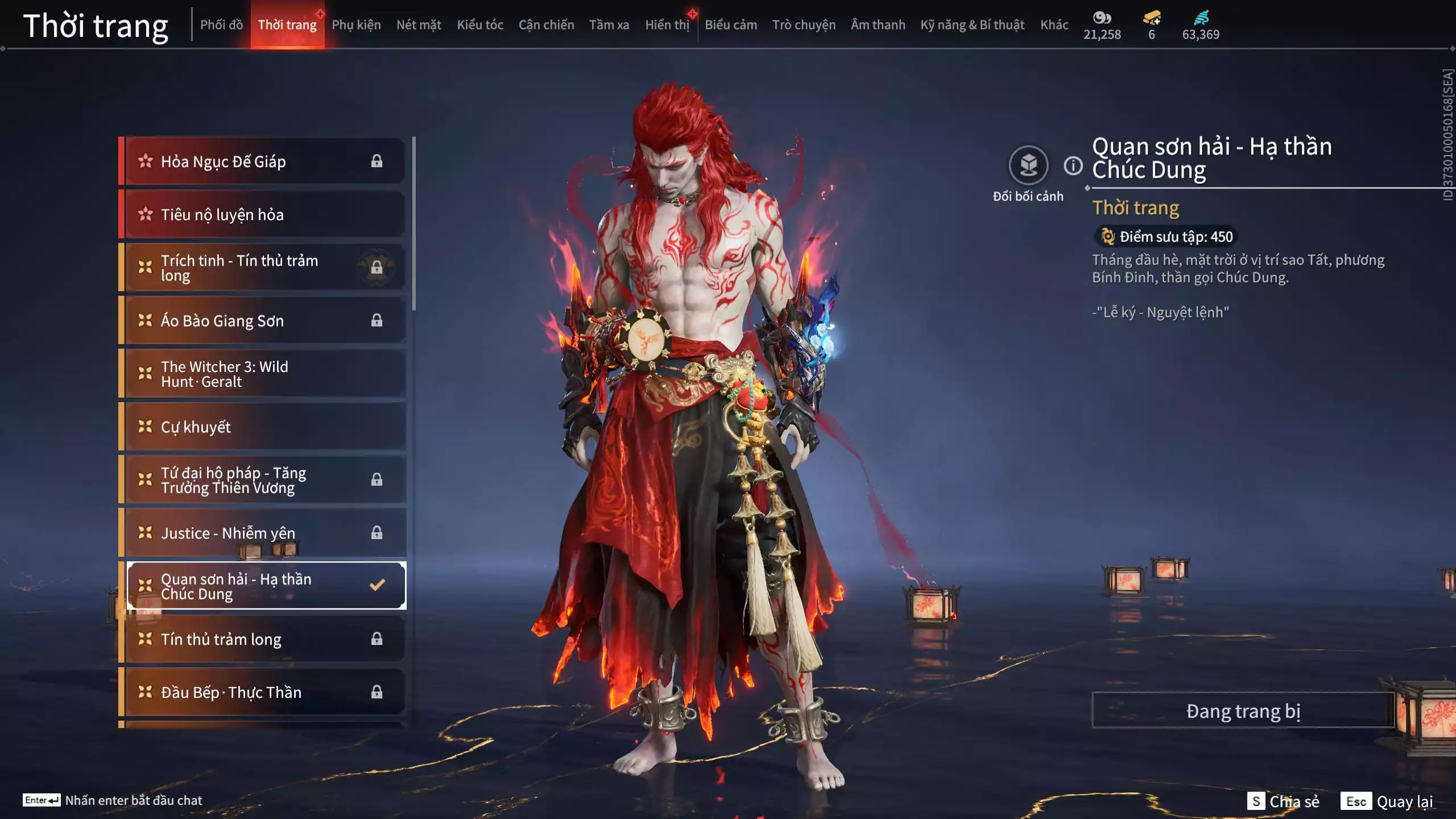The image size is (1456, 819).
Task: Open the Khác menu at the top bar
Action: coord(1055,24)
